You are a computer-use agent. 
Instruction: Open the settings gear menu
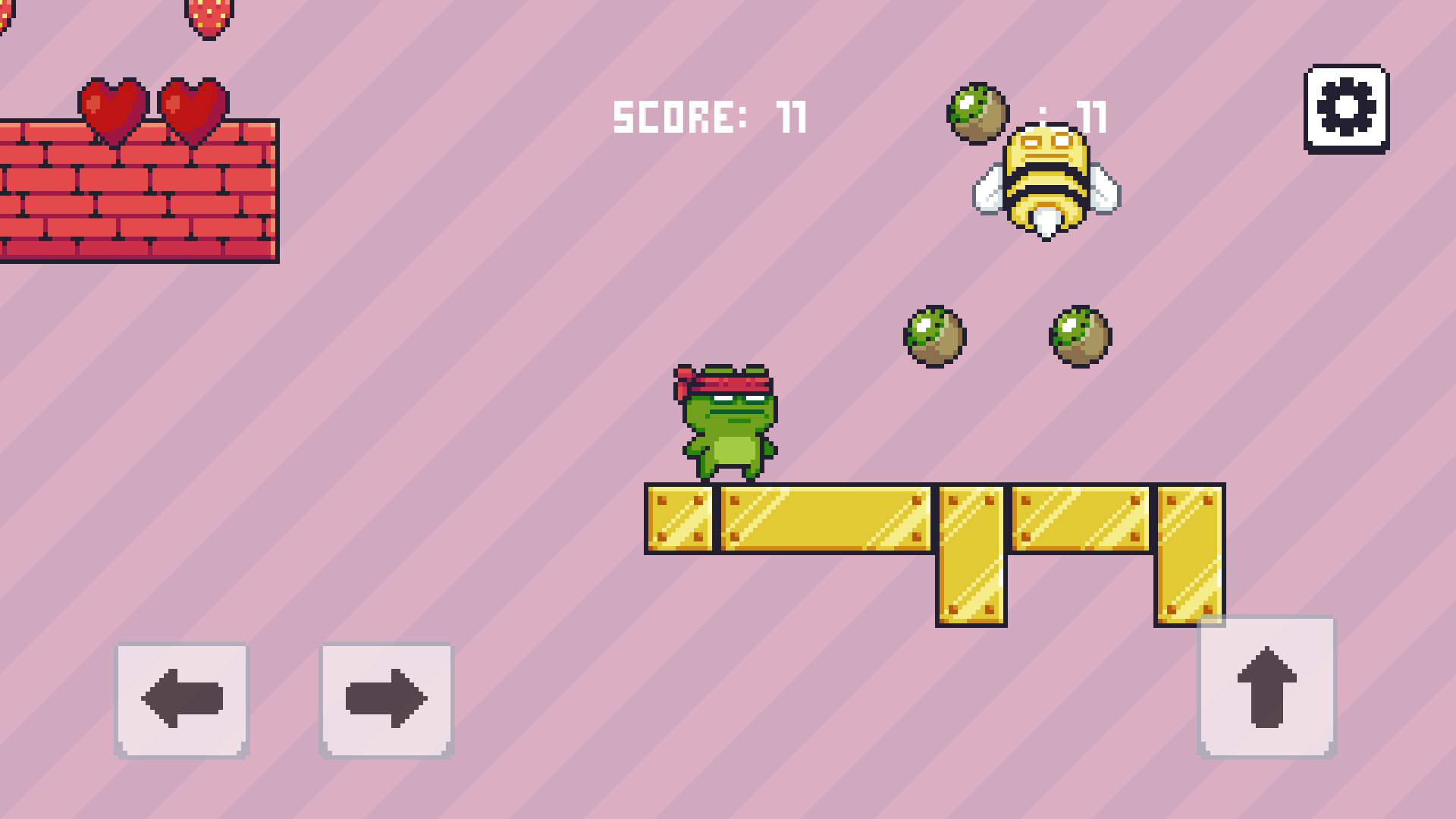coord(1346,108)
